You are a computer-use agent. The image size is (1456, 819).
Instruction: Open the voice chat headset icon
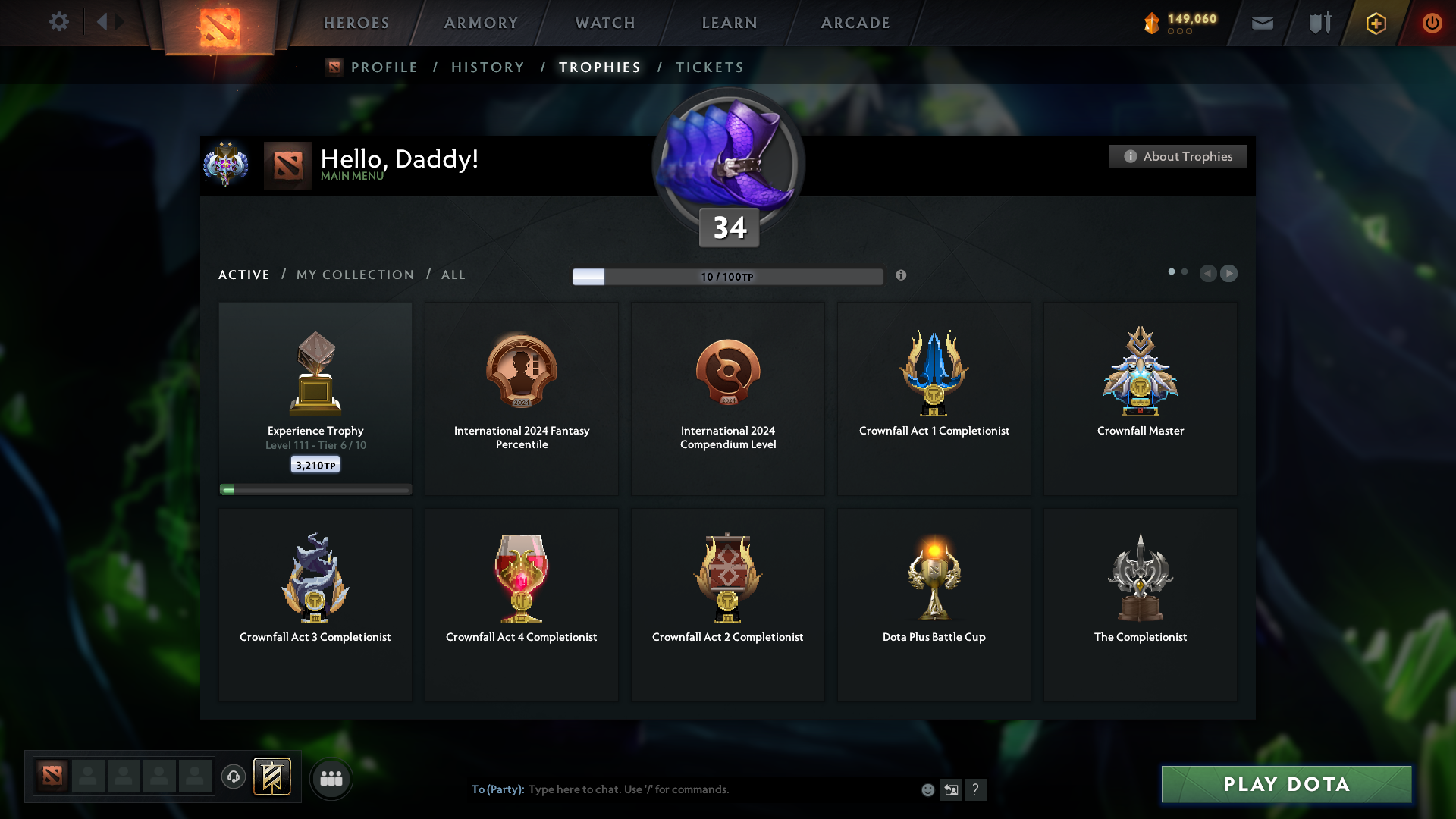233,777
